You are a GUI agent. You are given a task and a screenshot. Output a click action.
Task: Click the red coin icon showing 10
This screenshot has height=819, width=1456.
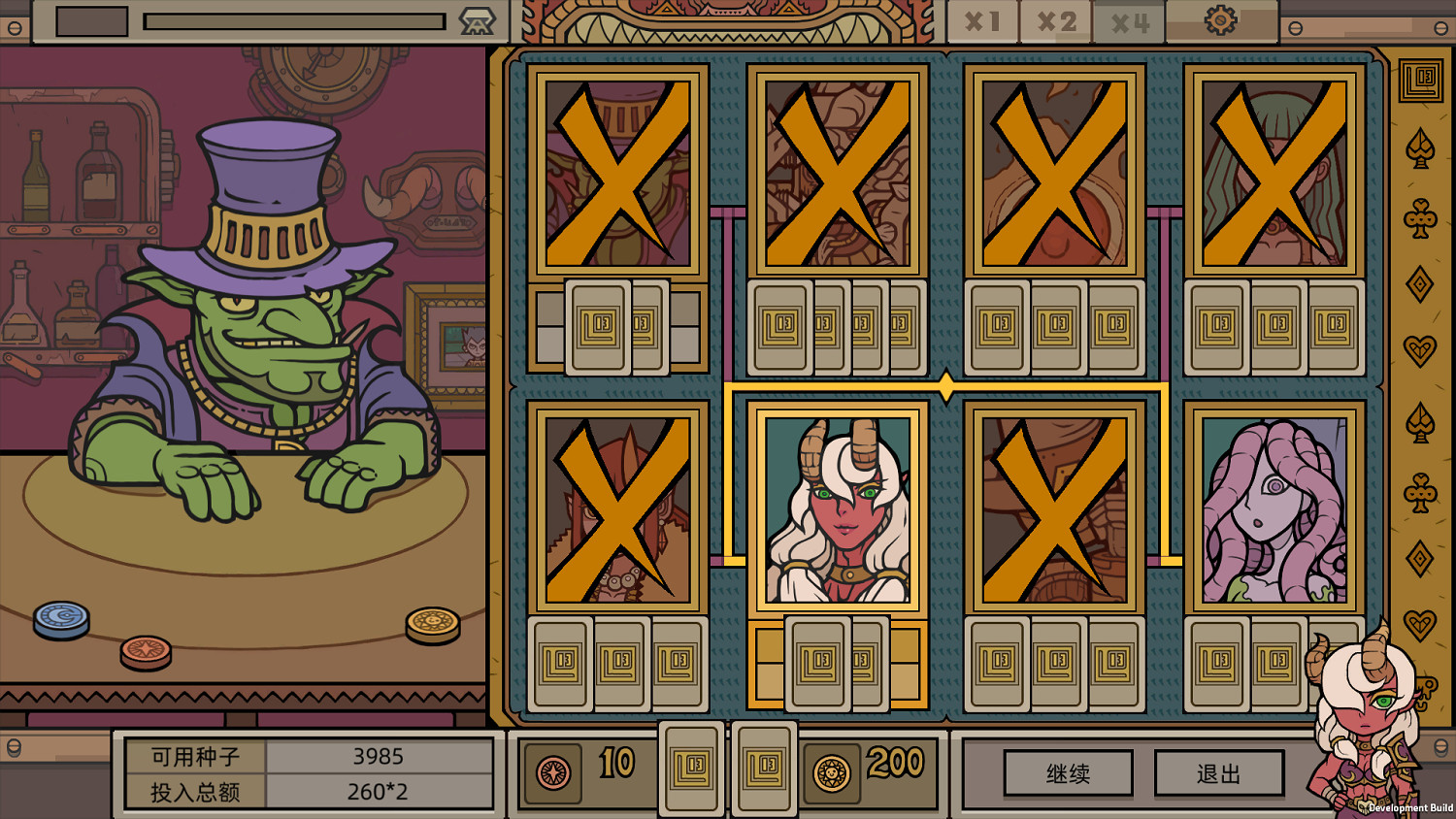551,770
